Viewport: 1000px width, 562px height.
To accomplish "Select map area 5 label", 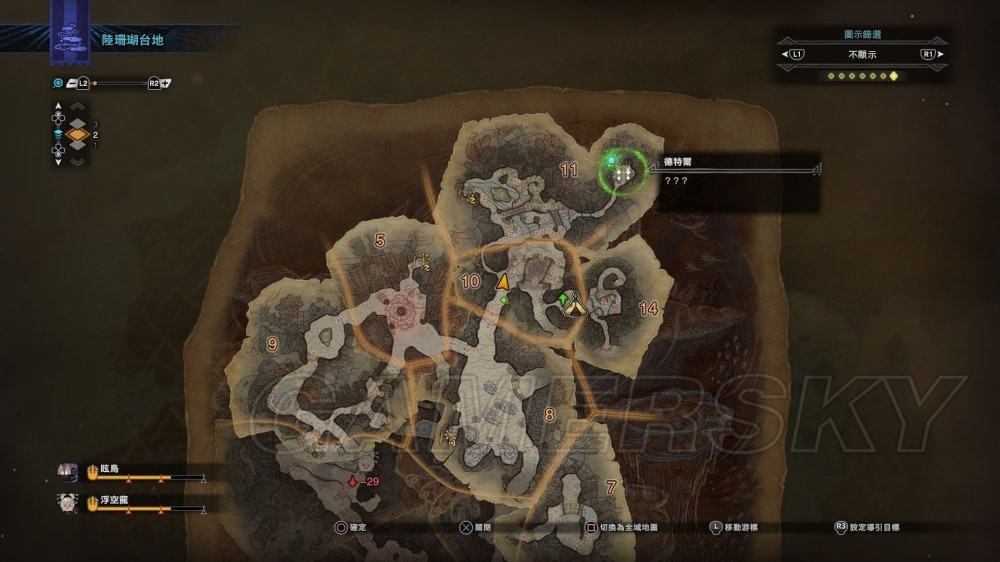I will pyautogui.click(x=379, y=240).
